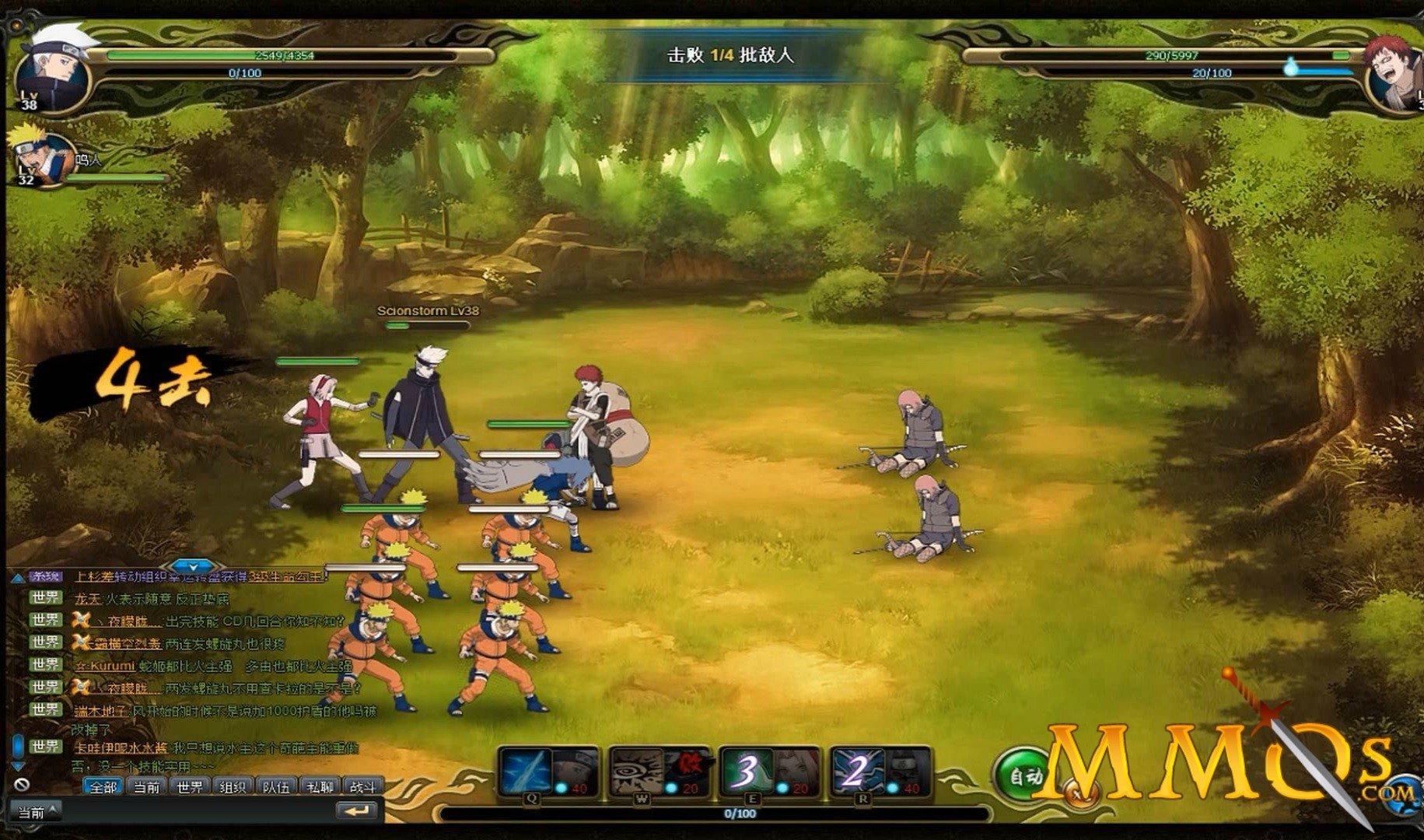Click the chat block circle icon
The image size is (1424, 840).
tap(22, 786)
